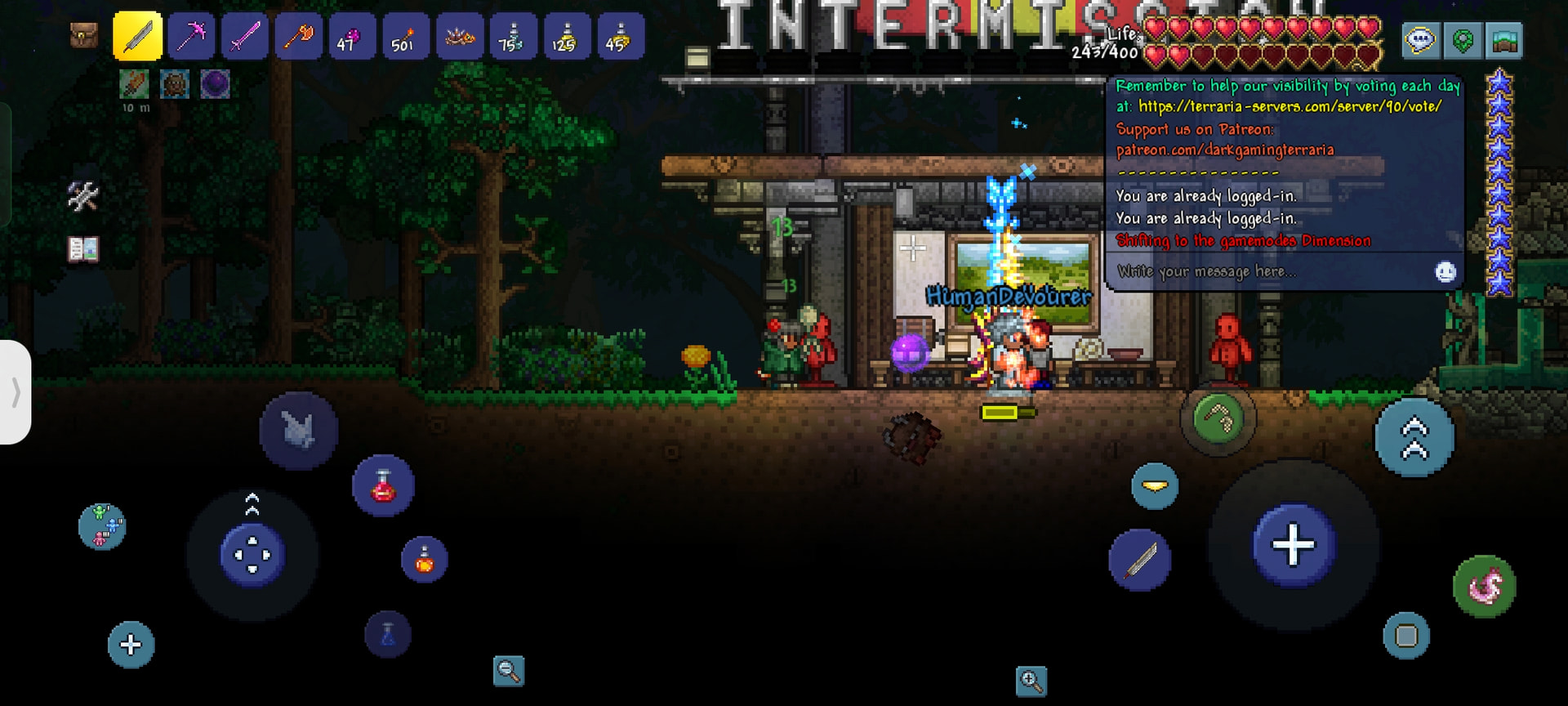Viewport: 1568px width, 706px height.
Task: Select the pickaxe hotbar slot
Action: [191, 37]
